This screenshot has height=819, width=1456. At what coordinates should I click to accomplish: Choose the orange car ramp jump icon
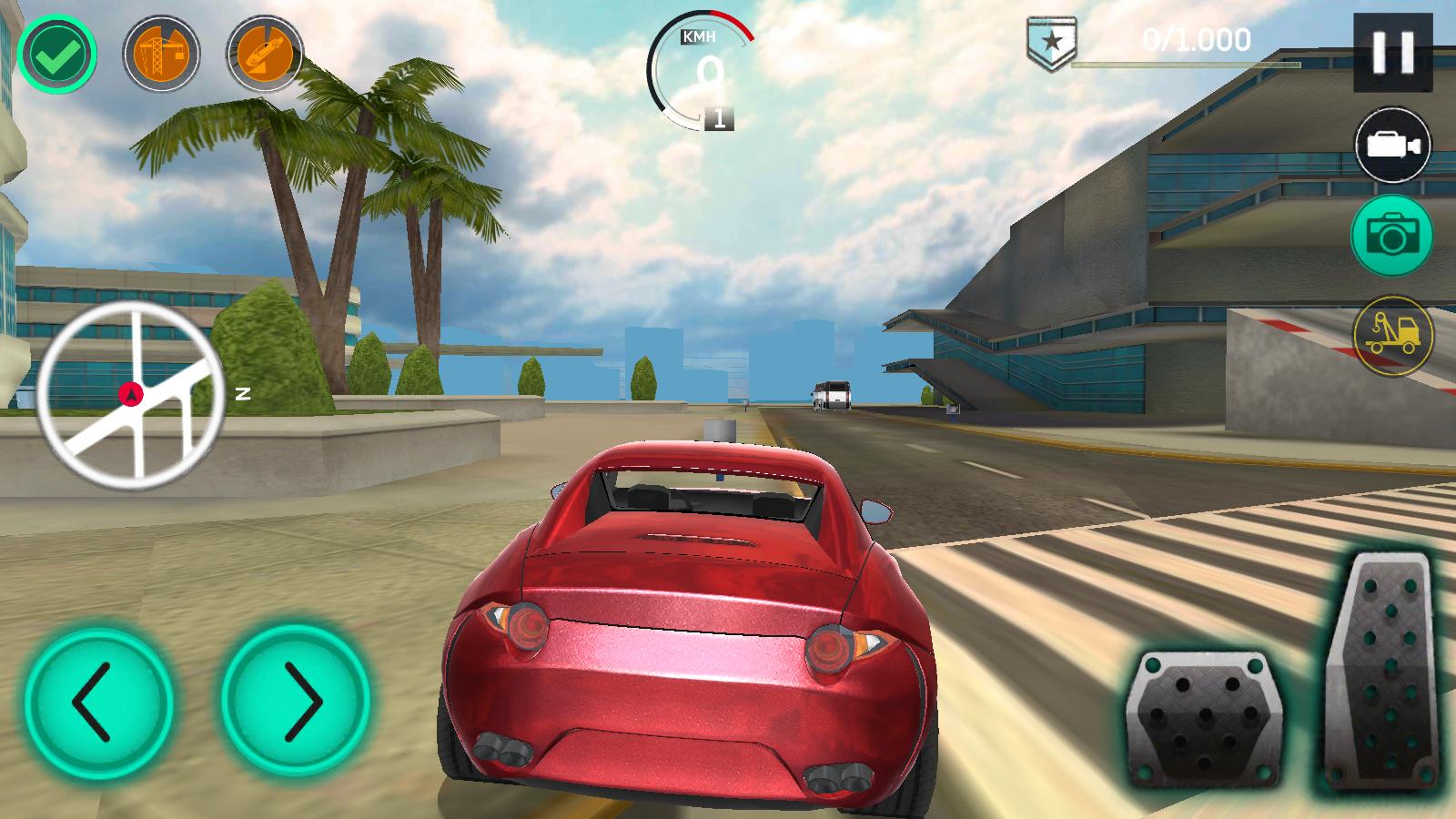point(265,55)
